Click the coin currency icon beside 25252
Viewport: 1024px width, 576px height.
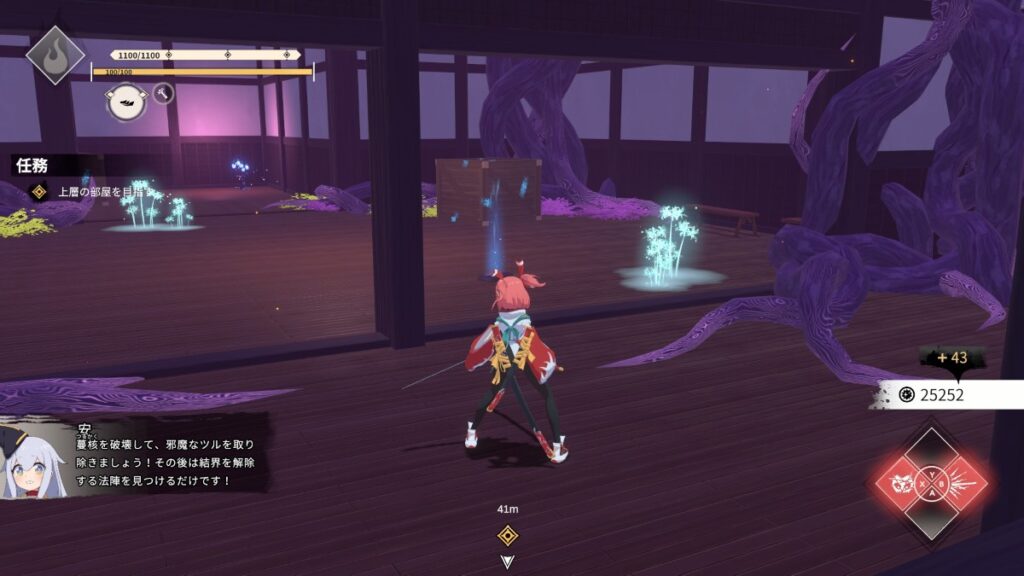906,394
